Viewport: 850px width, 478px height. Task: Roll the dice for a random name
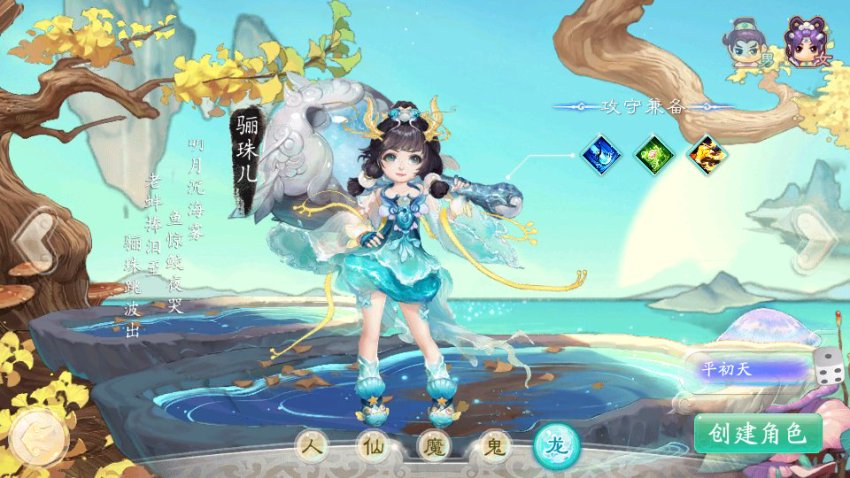pos(826,368)
